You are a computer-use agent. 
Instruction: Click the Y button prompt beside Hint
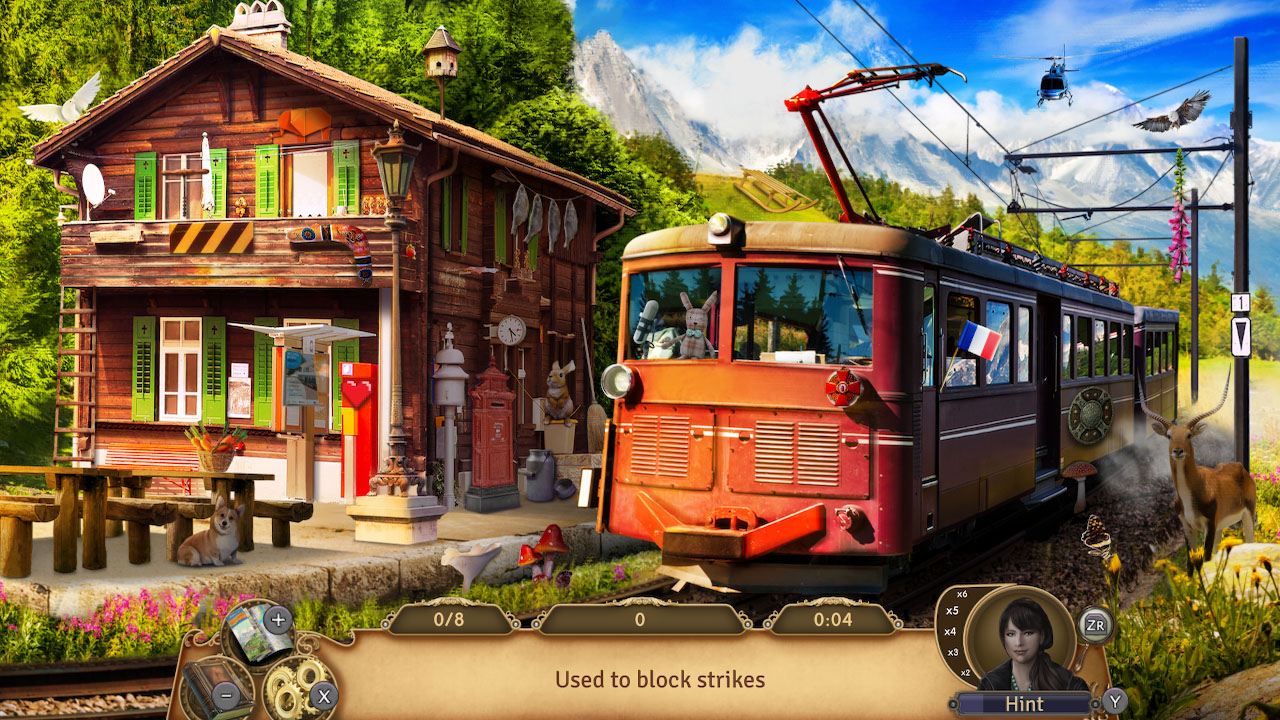click(1115, 702)
